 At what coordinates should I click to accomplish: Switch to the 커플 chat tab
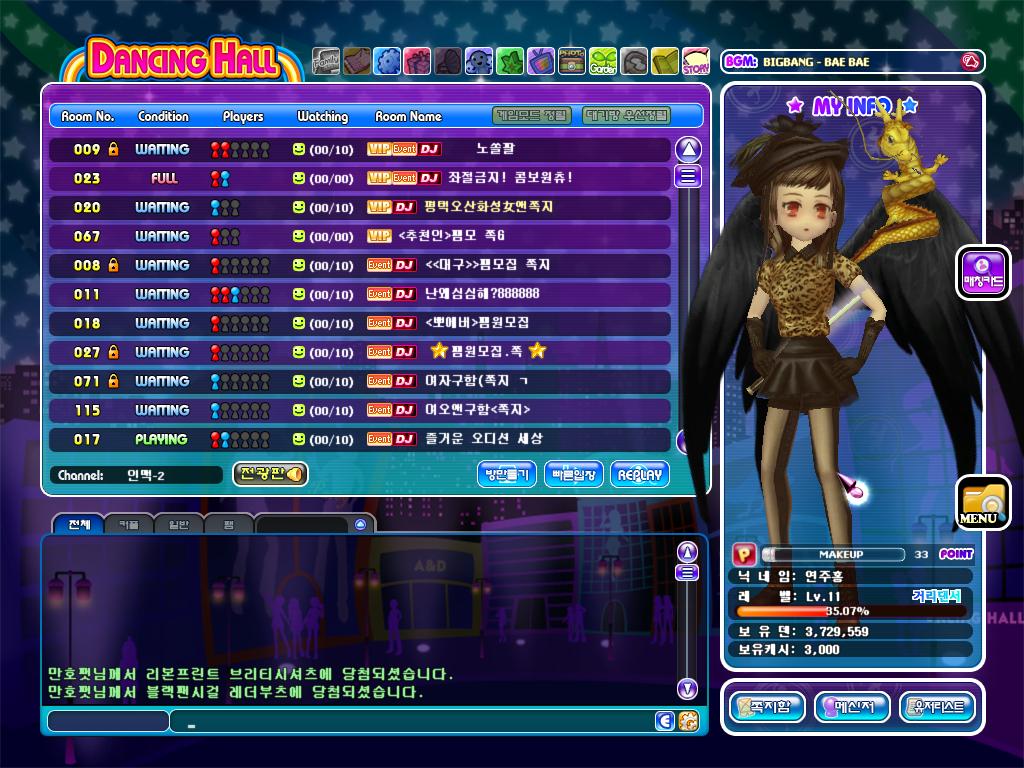pyautogui.click(x=129, y=524)
